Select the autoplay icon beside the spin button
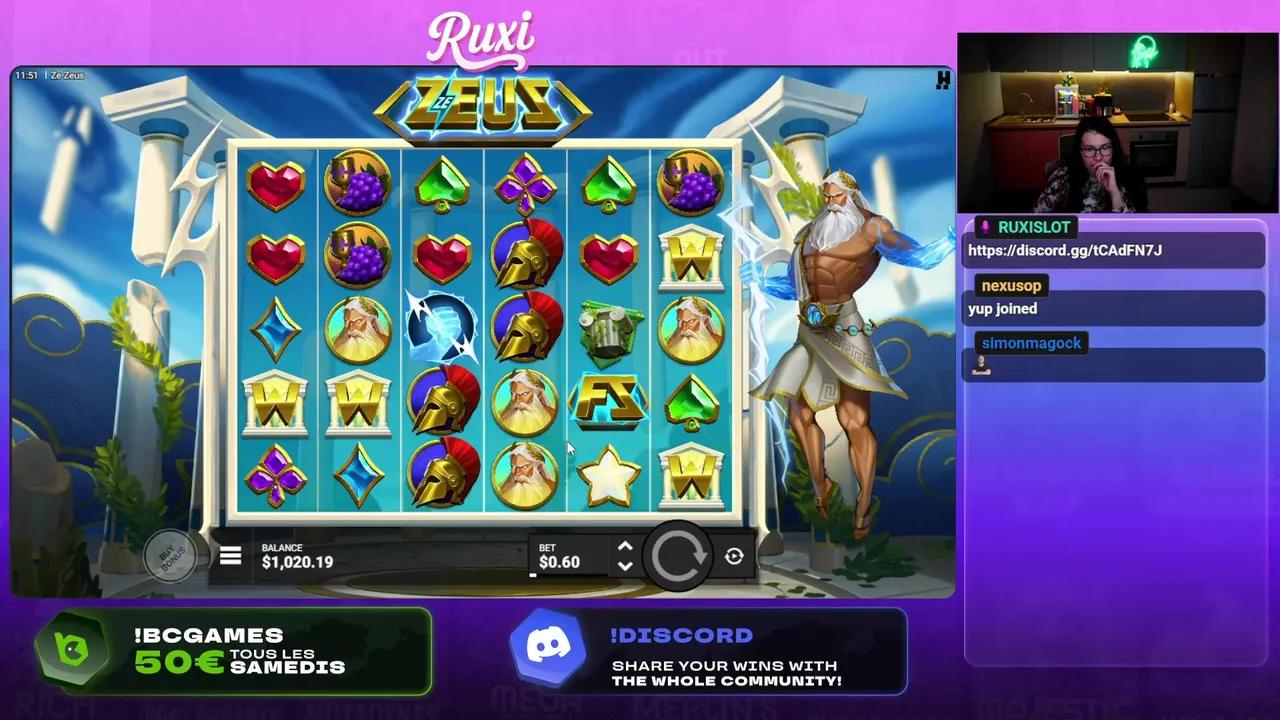This screenshot has width=1280, height=720. (x=734, y=556)
